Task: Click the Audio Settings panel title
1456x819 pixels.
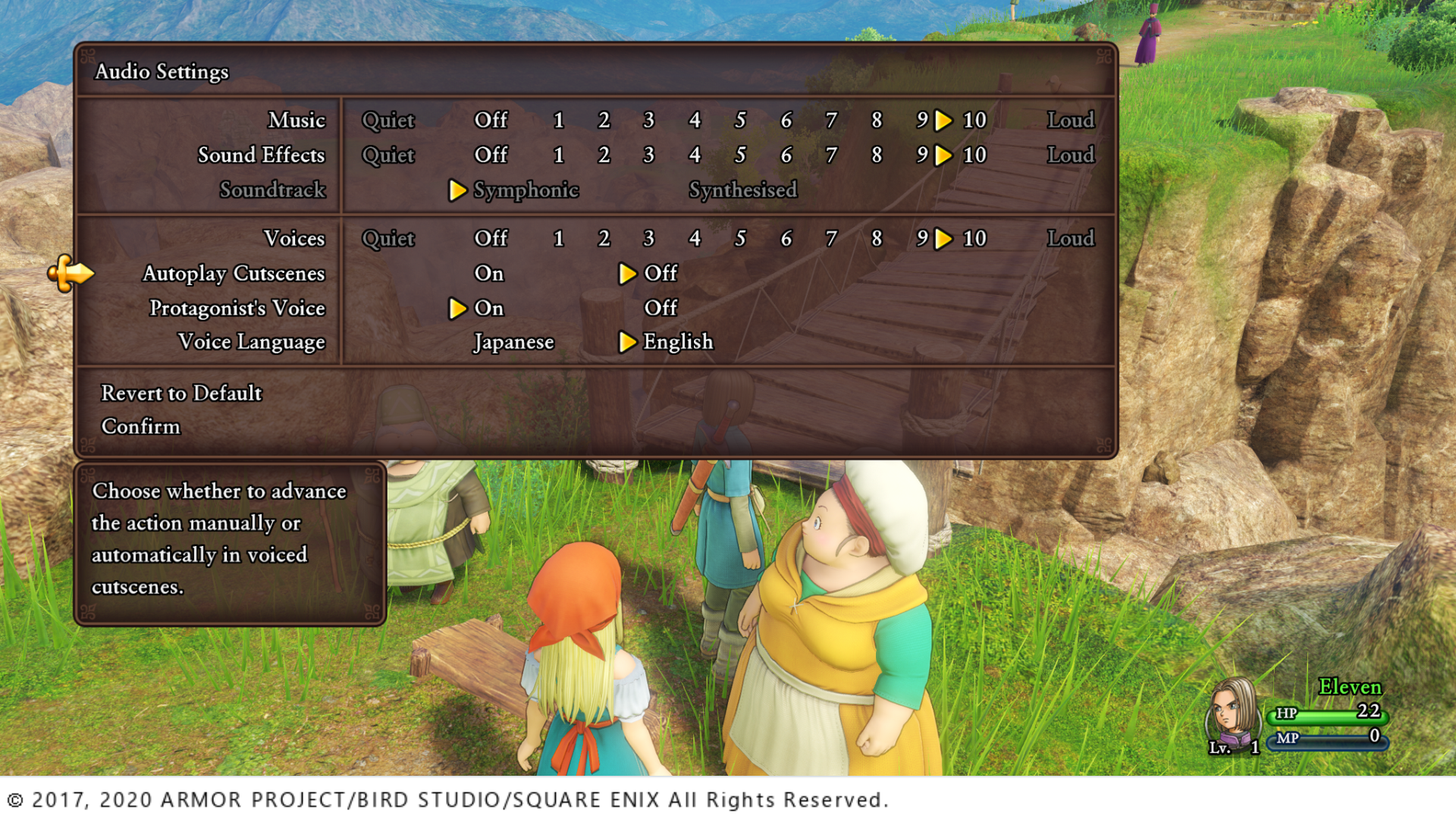Action: point(162,72)
